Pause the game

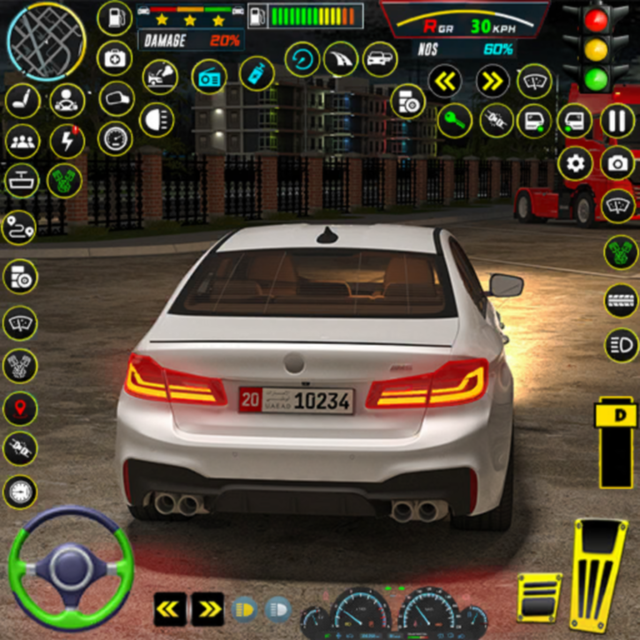coord(617,122)
